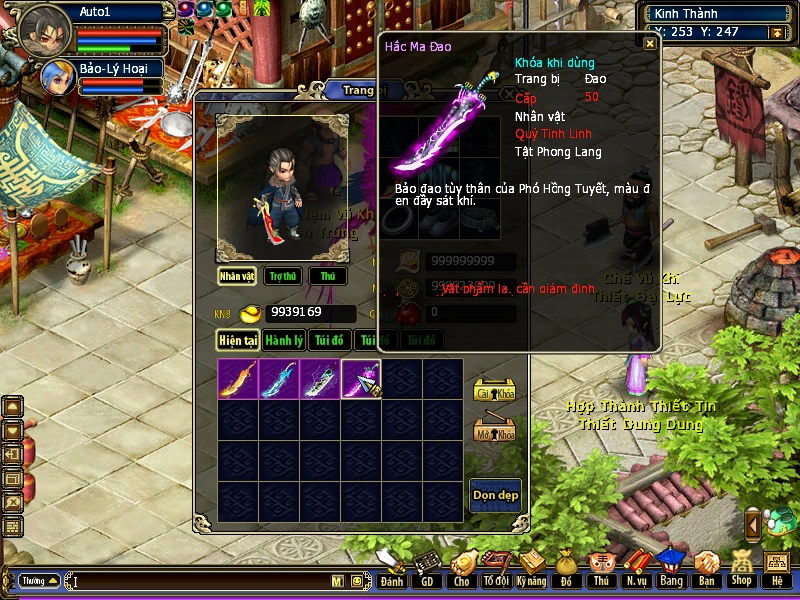The width and height of the screenshot is (800, 600).
Task: Choose the blue ice blade slot
Action: point(279,379)
